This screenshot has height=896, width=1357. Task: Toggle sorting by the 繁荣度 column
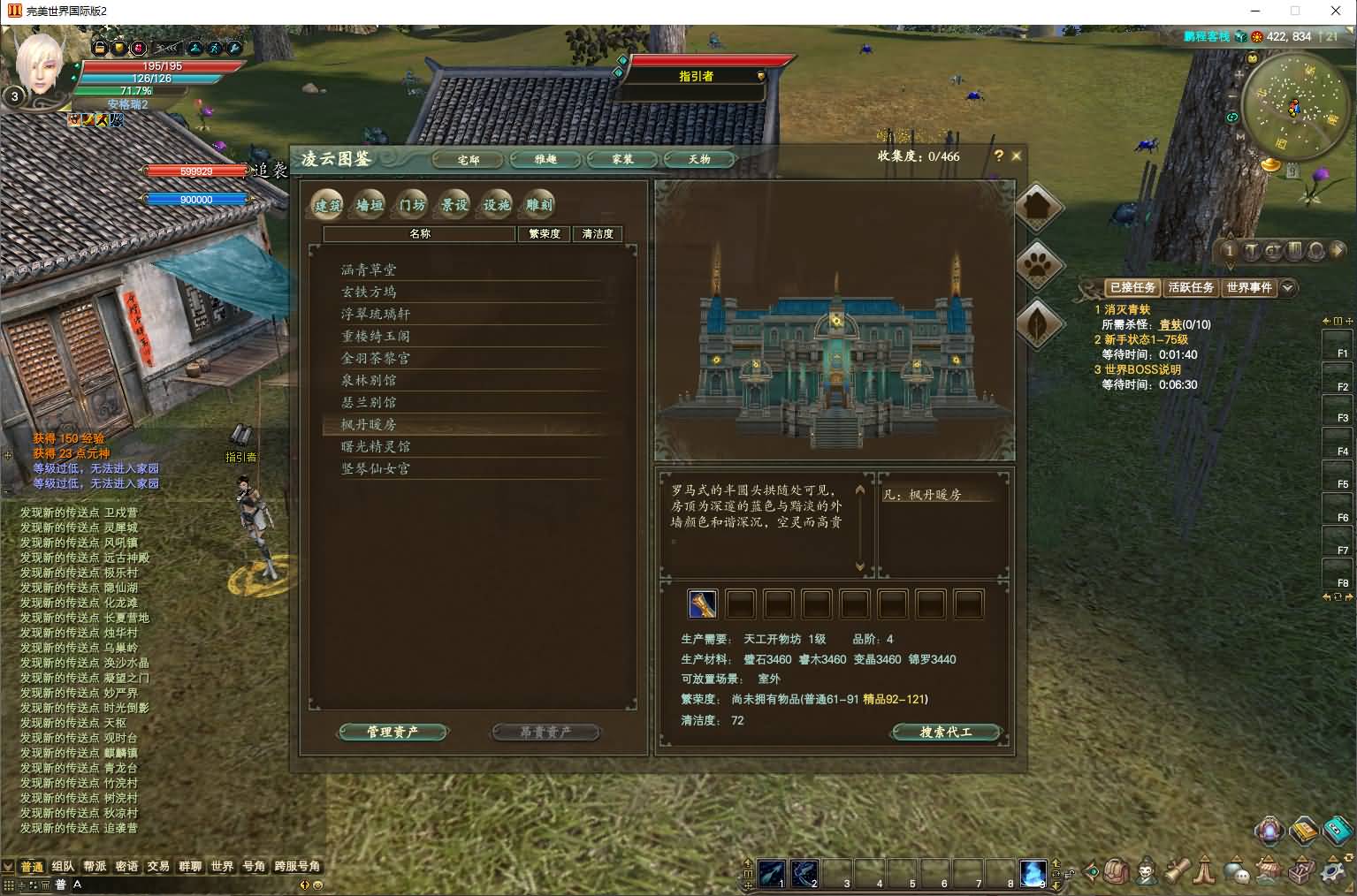point(545,234)
